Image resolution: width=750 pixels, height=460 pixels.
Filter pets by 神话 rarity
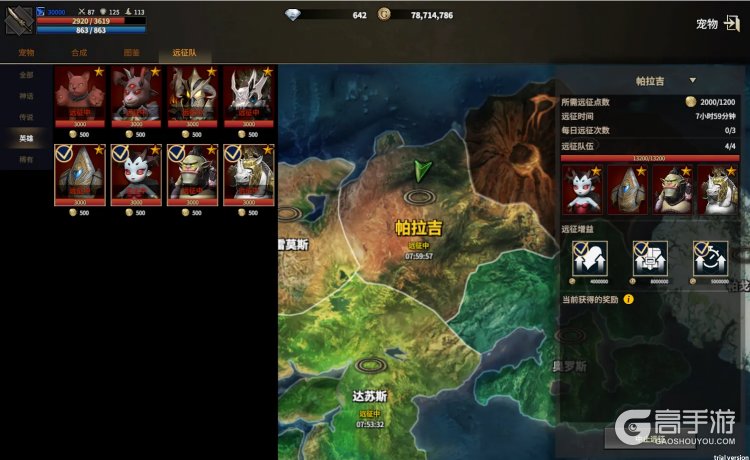pos(26,96)
